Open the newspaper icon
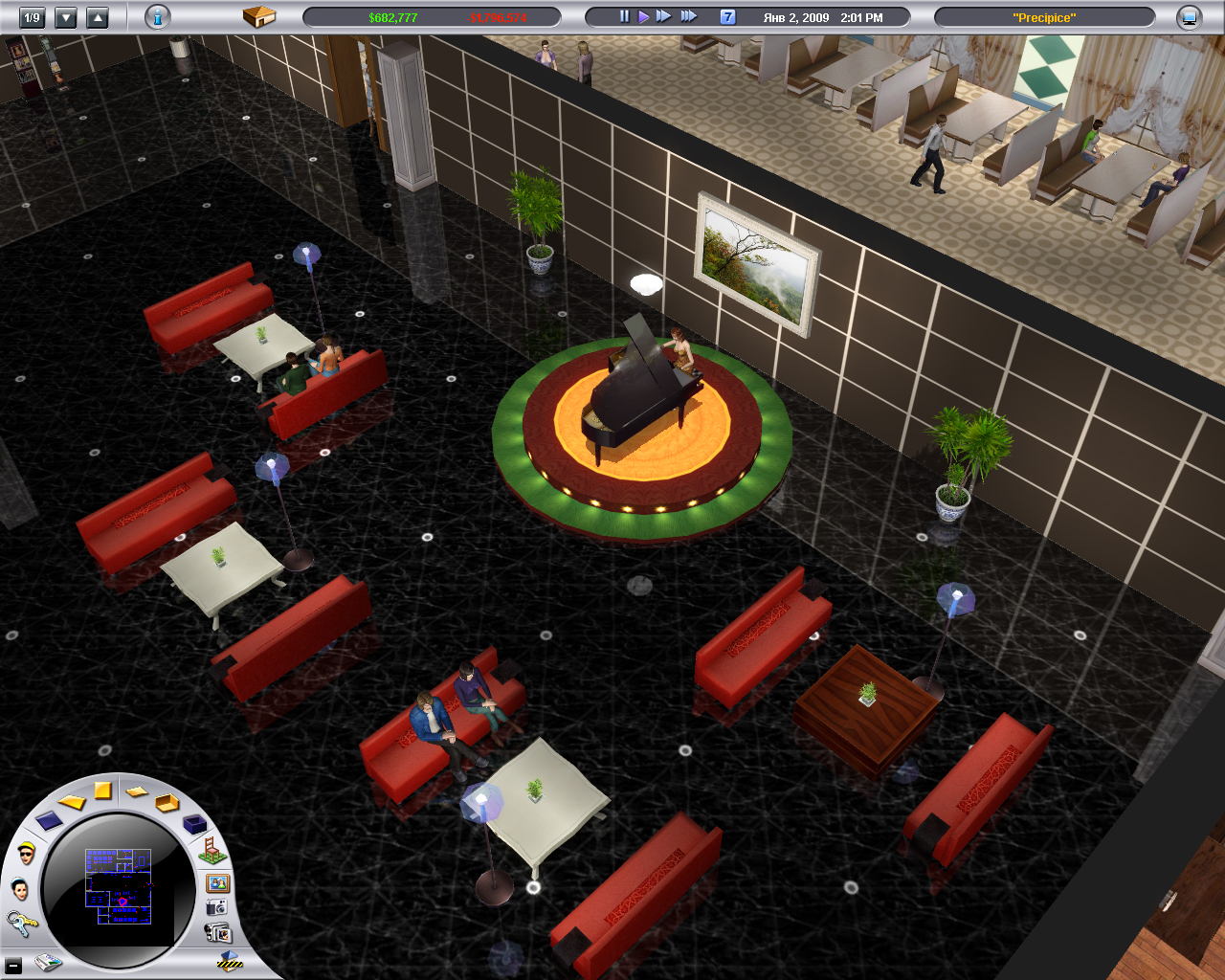 [x=48, y=963]
